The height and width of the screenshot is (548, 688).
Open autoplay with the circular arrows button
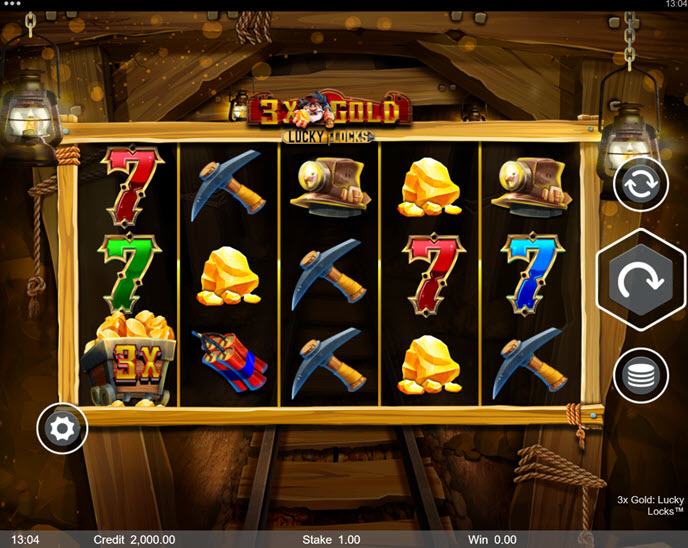[640, 184]
